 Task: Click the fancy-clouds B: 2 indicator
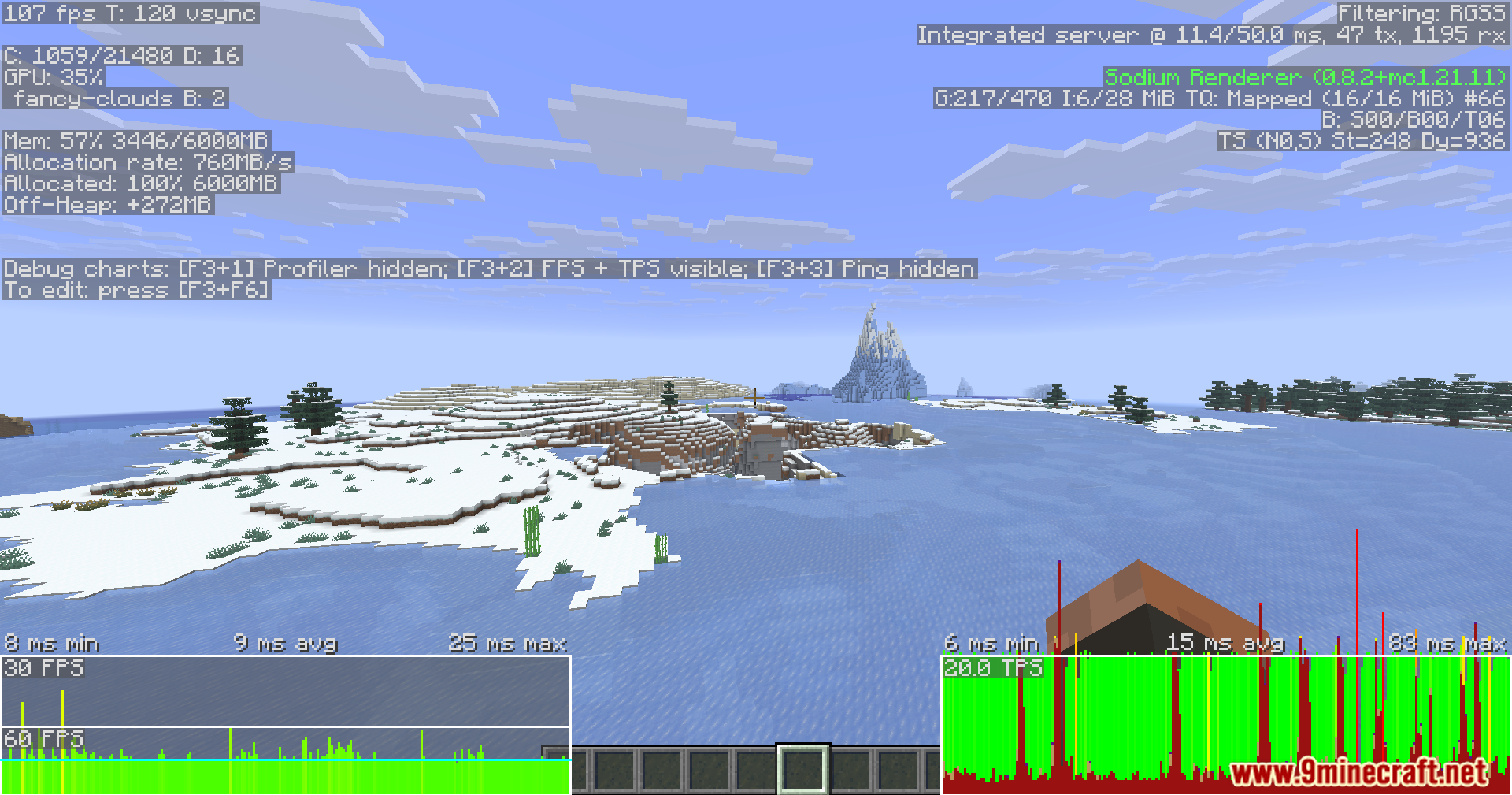pos(114,99)
